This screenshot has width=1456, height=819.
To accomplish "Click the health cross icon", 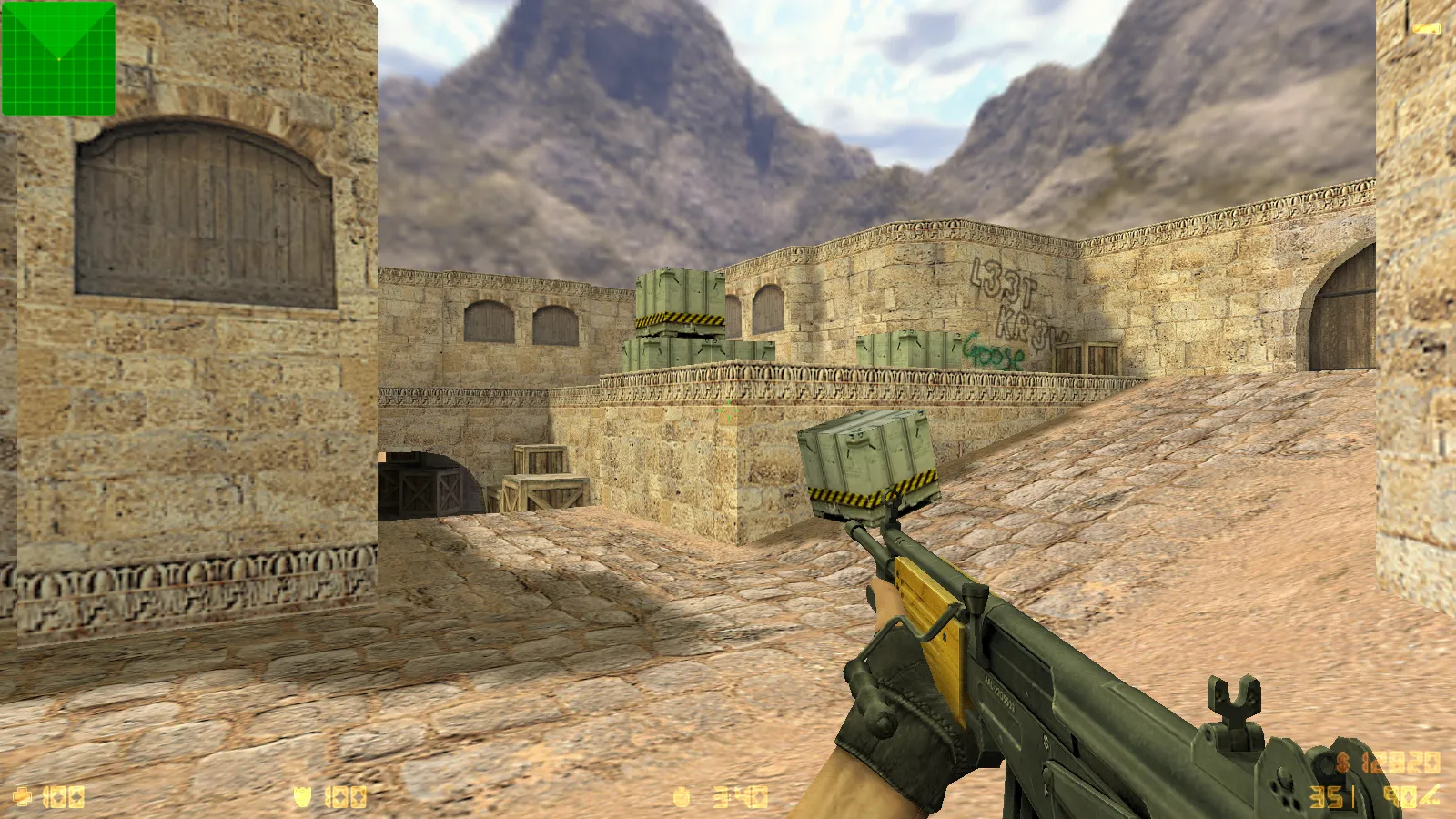I will [23, 798].
